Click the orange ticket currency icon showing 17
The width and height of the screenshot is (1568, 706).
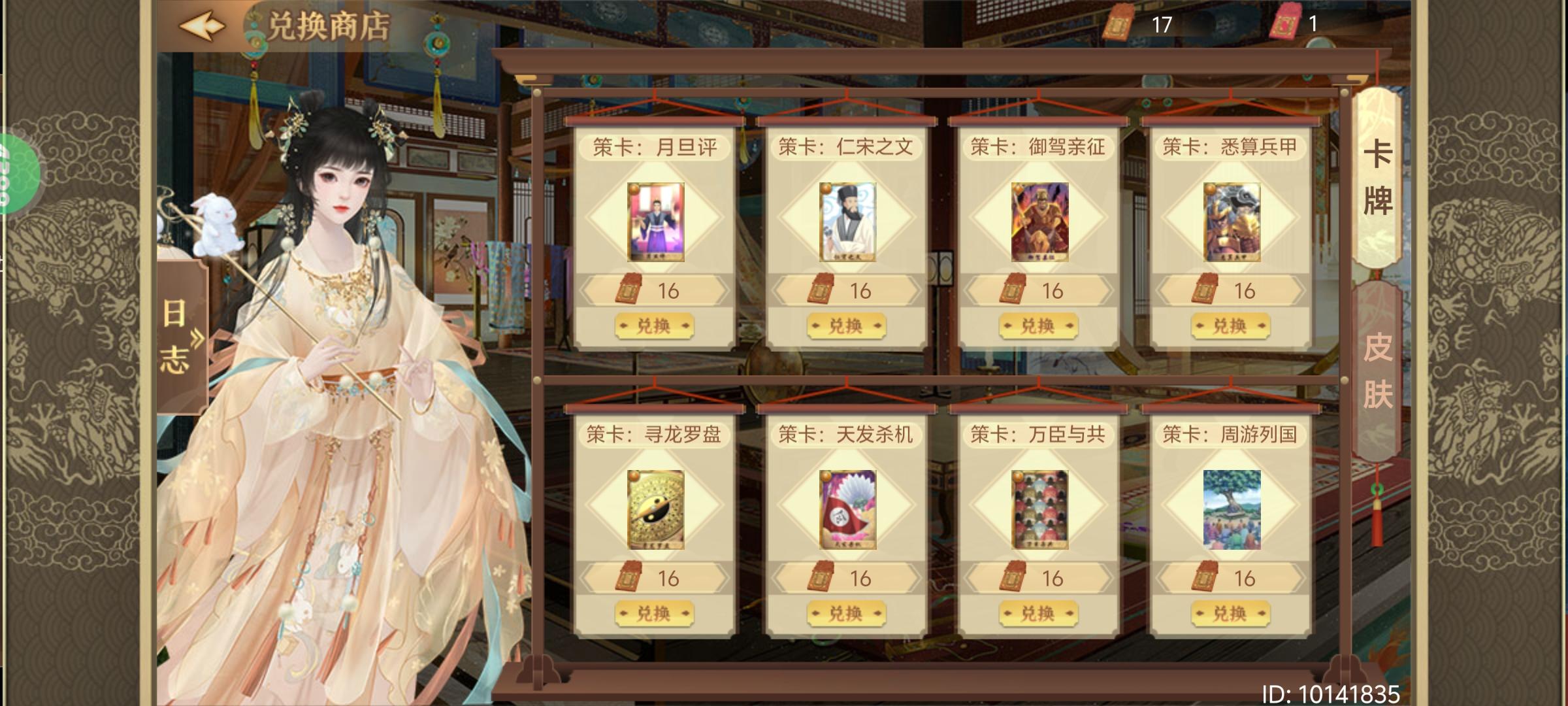pos(1120,22)
